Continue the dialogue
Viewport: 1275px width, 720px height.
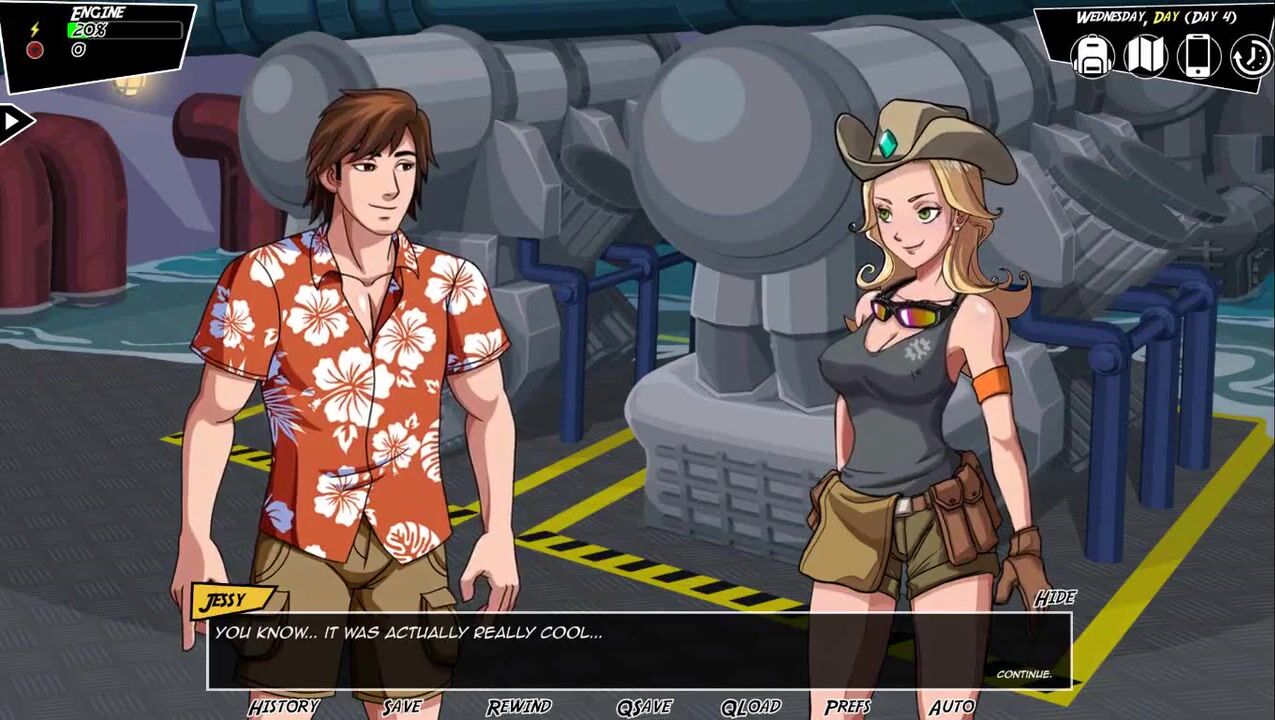[1023, 674]
